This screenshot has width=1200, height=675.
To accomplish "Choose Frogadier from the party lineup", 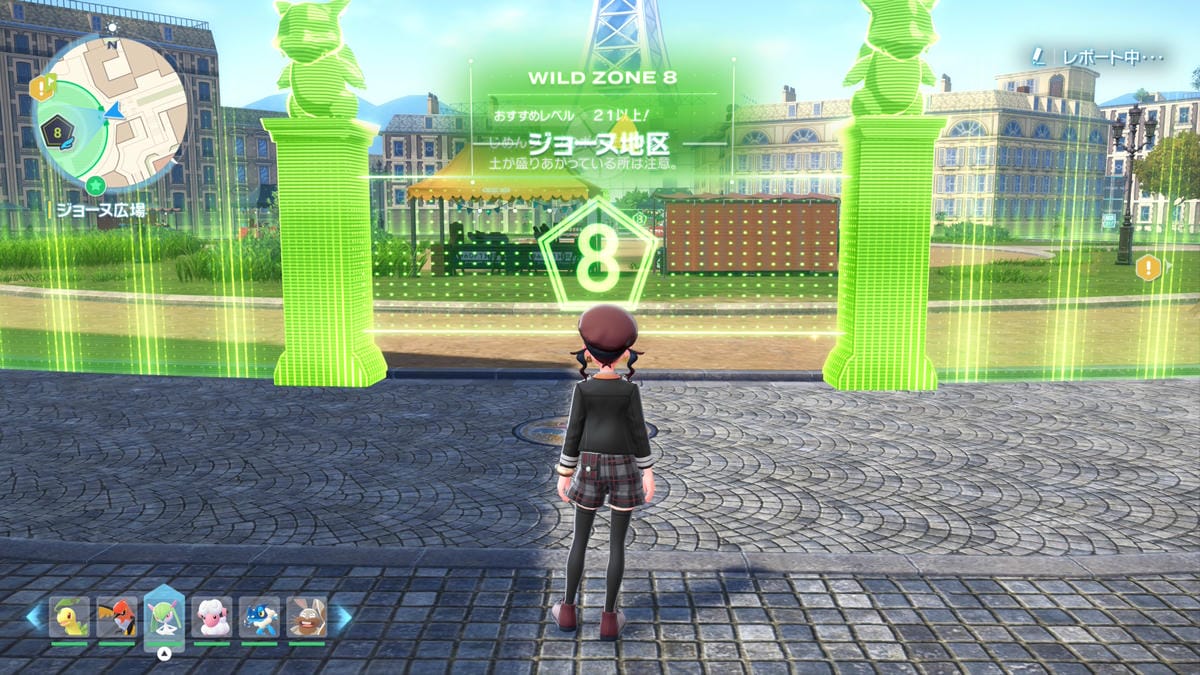I will (x=259, y=616).
